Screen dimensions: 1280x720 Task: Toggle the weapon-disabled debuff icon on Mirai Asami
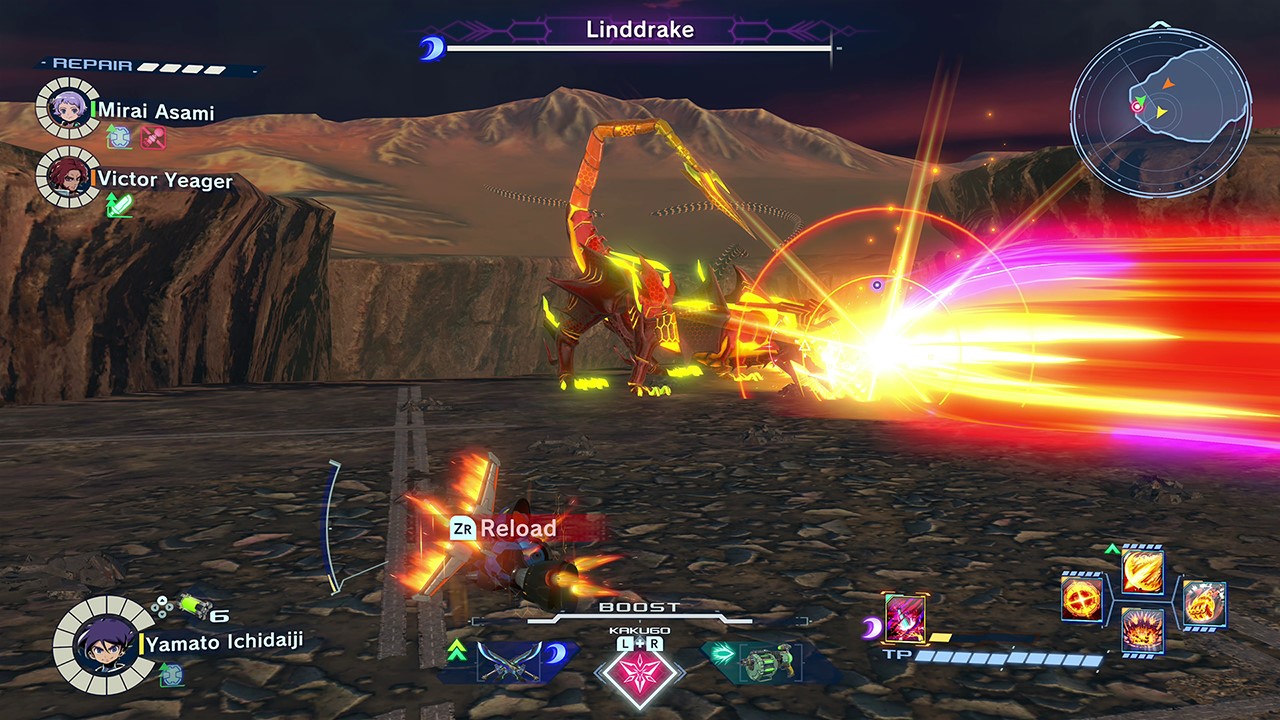point(153,137)
